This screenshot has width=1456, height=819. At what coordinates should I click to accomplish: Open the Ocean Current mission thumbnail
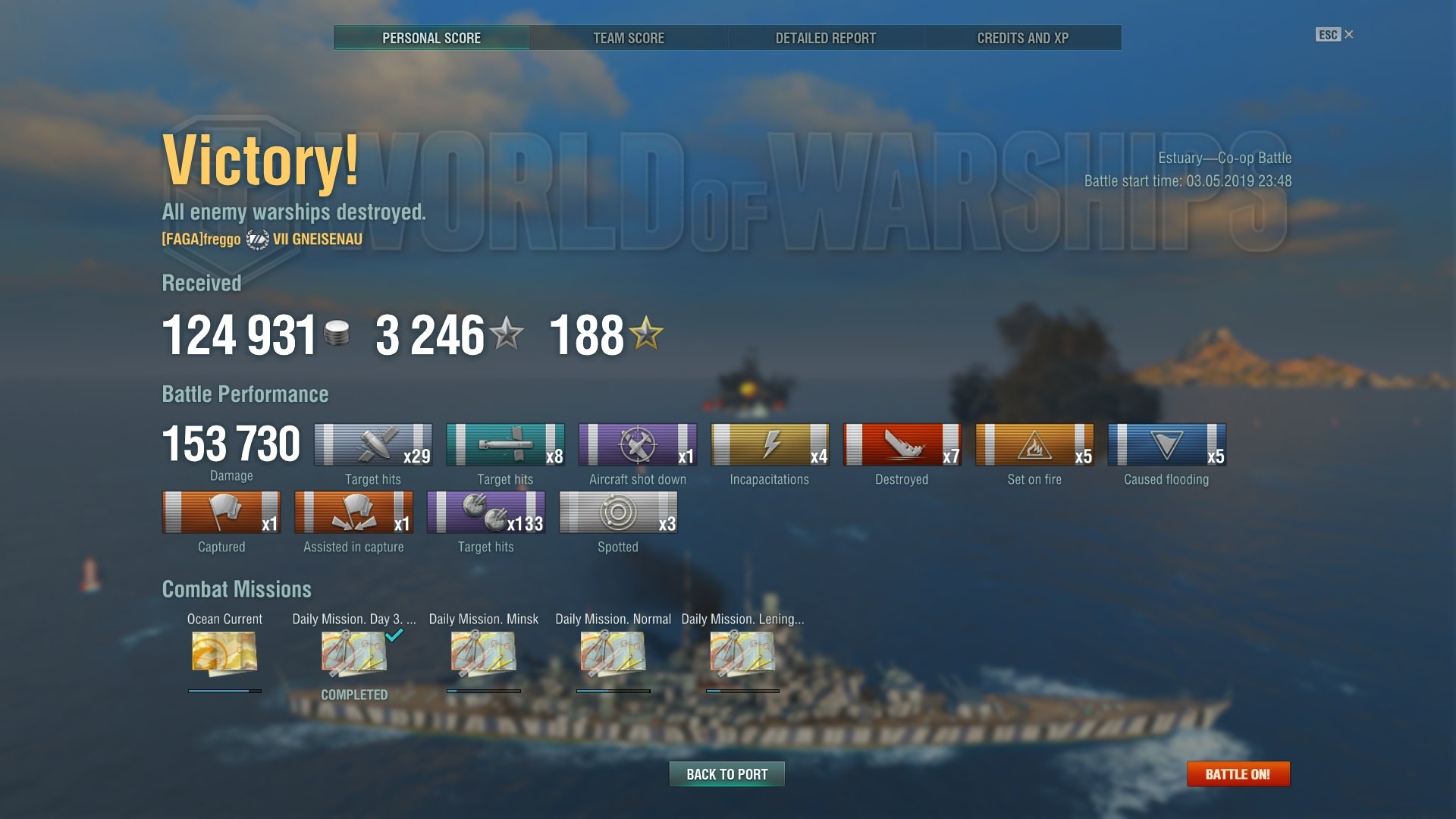click(x=224, y=653)
